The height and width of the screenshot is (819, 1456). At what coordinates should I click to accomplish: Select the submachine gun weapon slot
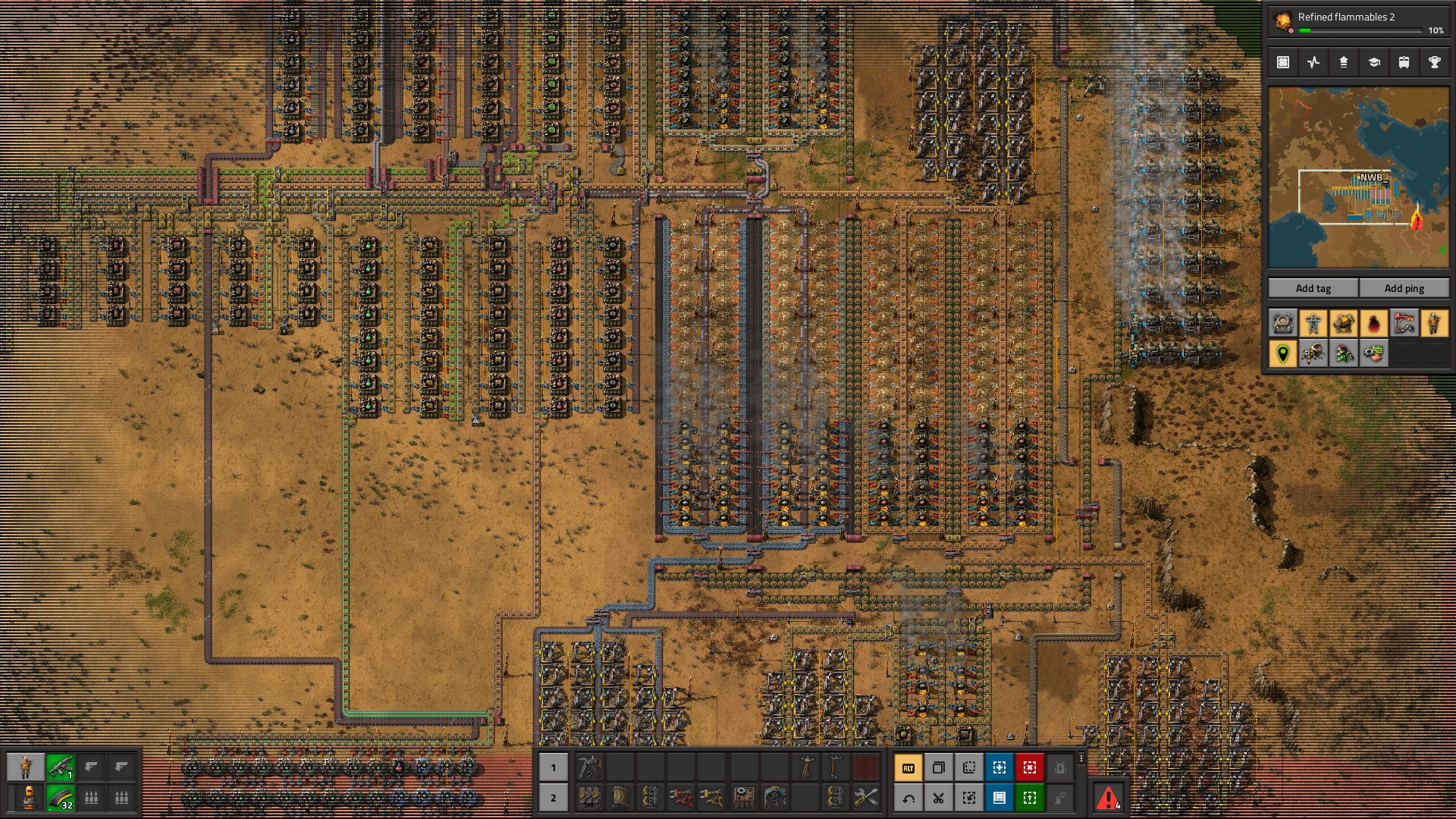tap(60, 767)
